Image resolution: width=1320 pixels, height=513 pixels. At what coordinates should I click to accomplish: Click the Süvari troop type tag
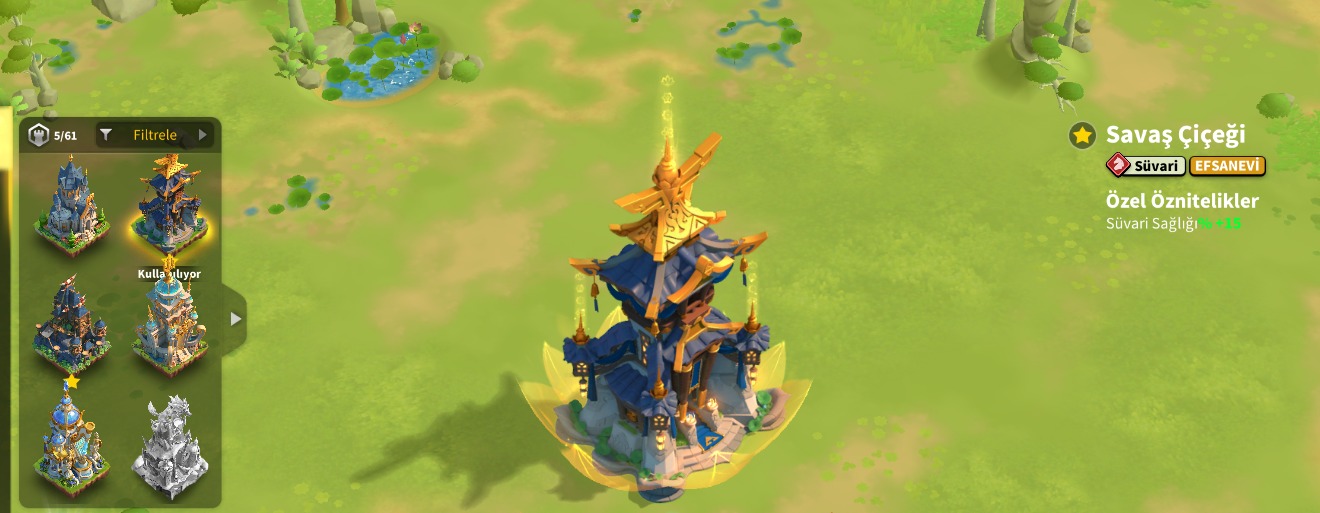(x=1146, y=166)
